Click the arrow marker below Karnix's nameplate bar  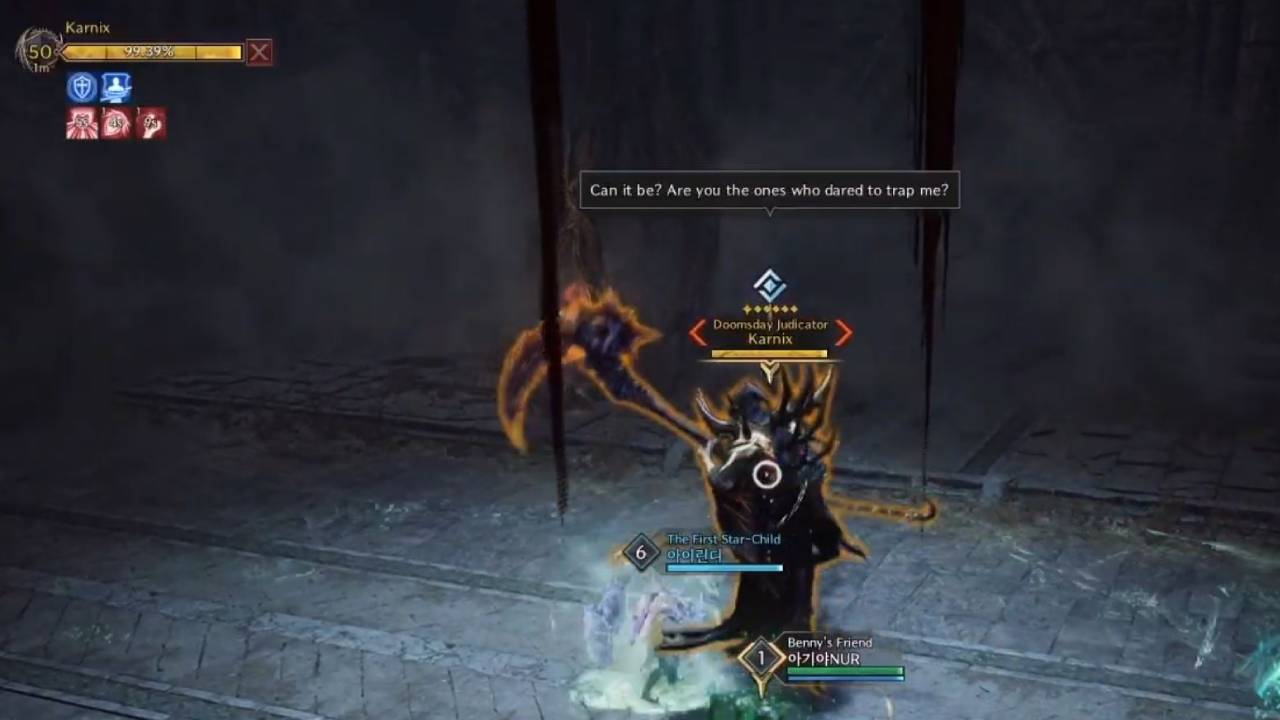770,369
